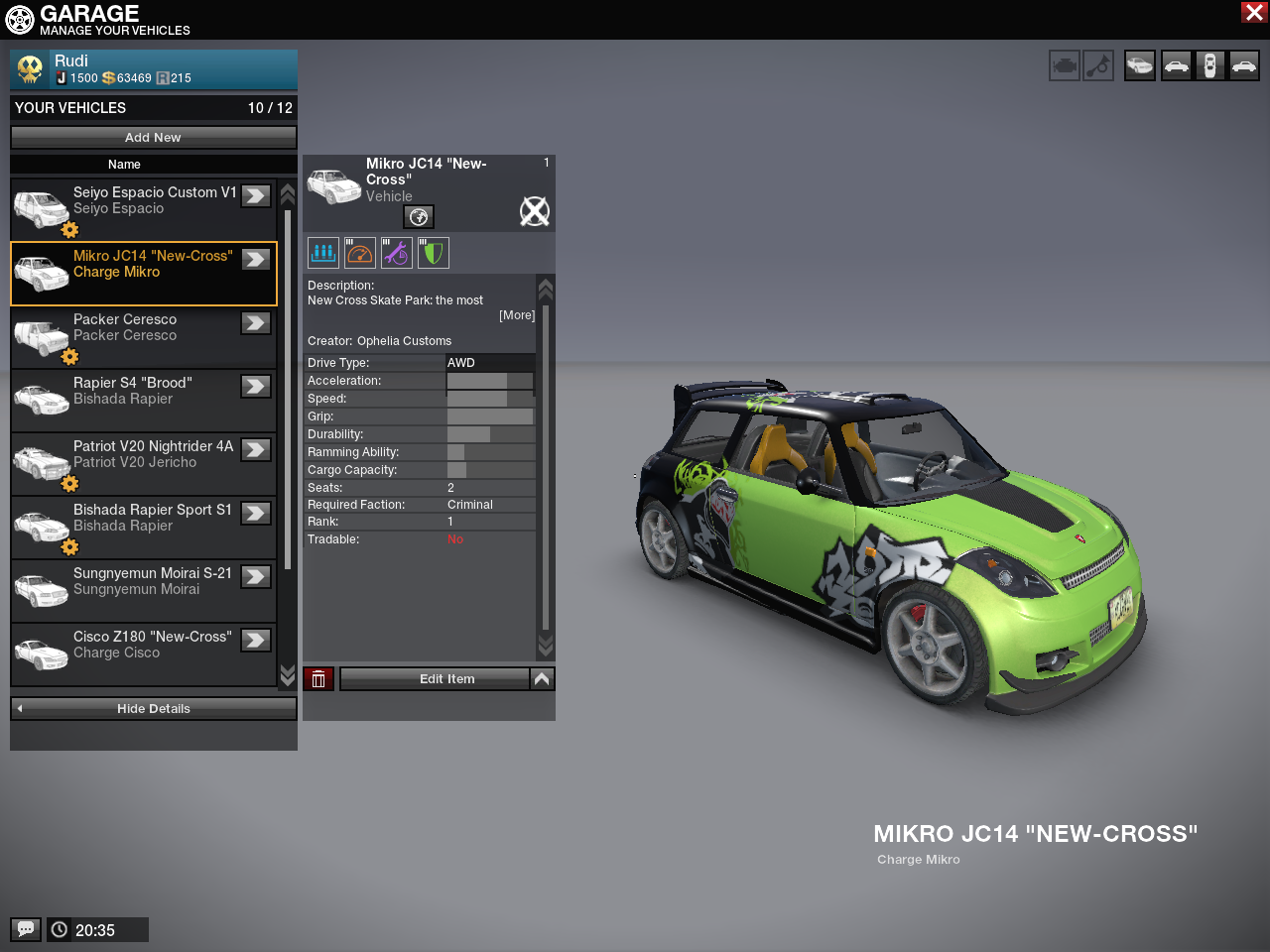Close the Garage window
This screenshot has width=1270, height=952.
pos(1254,12)
